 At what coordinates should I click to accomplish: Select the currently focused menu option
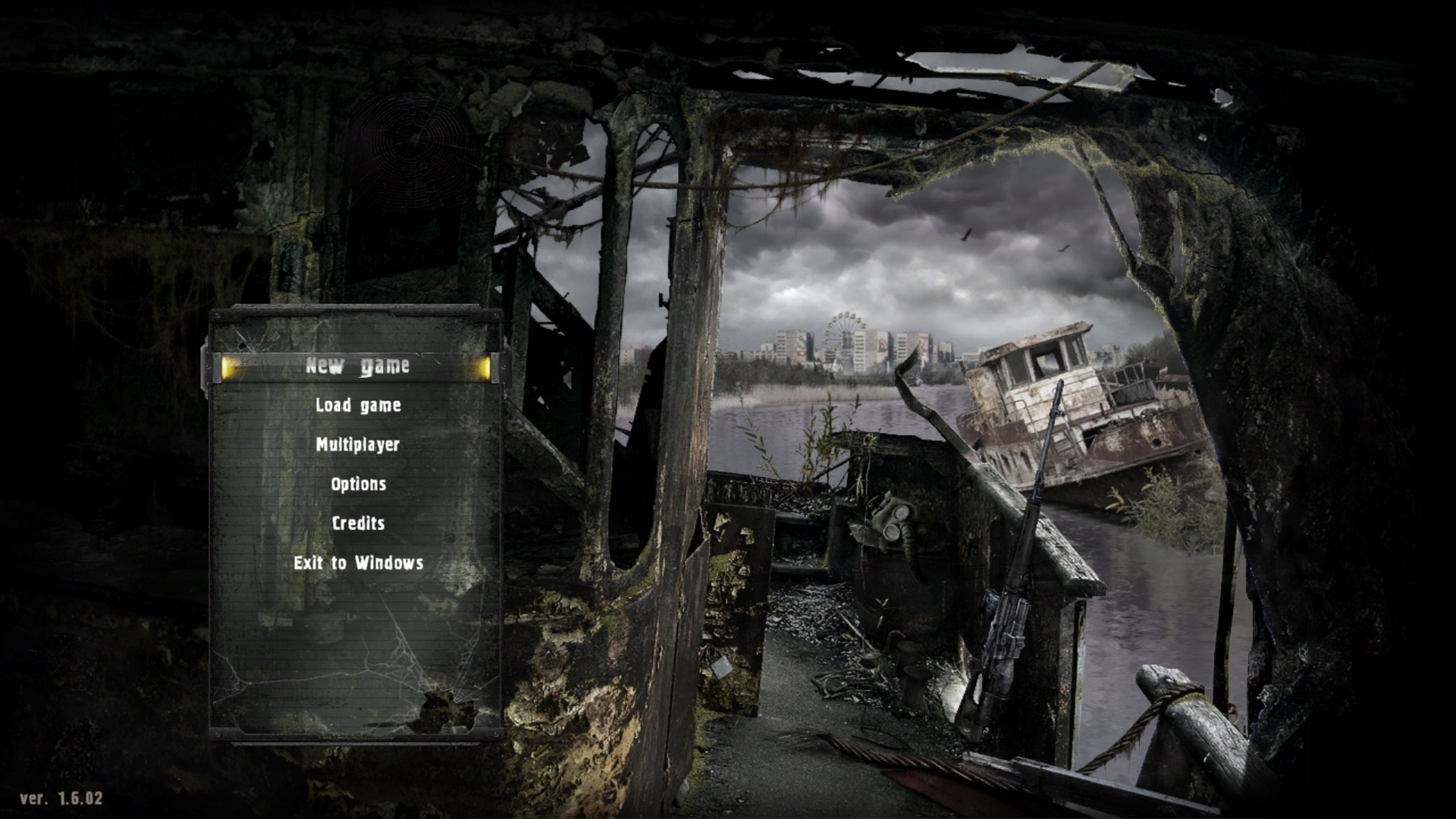(x=357, y=365)
